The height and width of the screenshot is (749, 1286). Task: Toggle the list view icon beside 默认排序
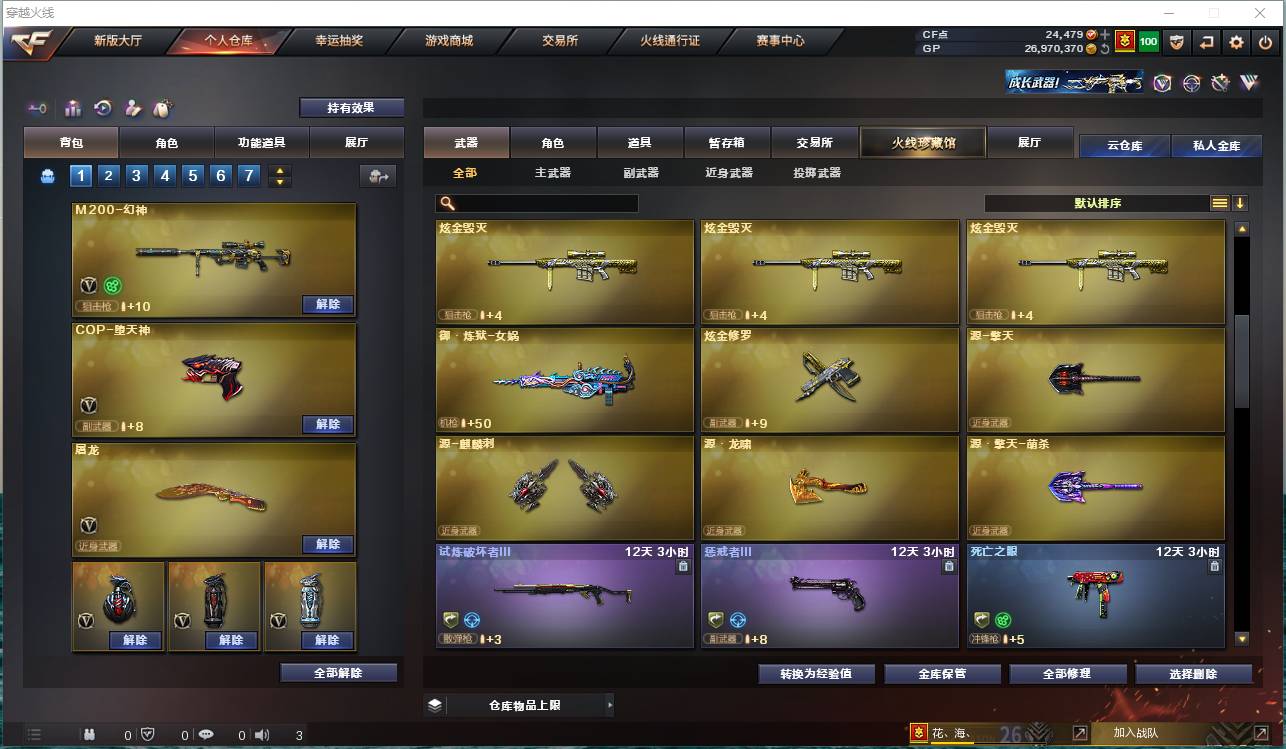[x=1219, y=202]
